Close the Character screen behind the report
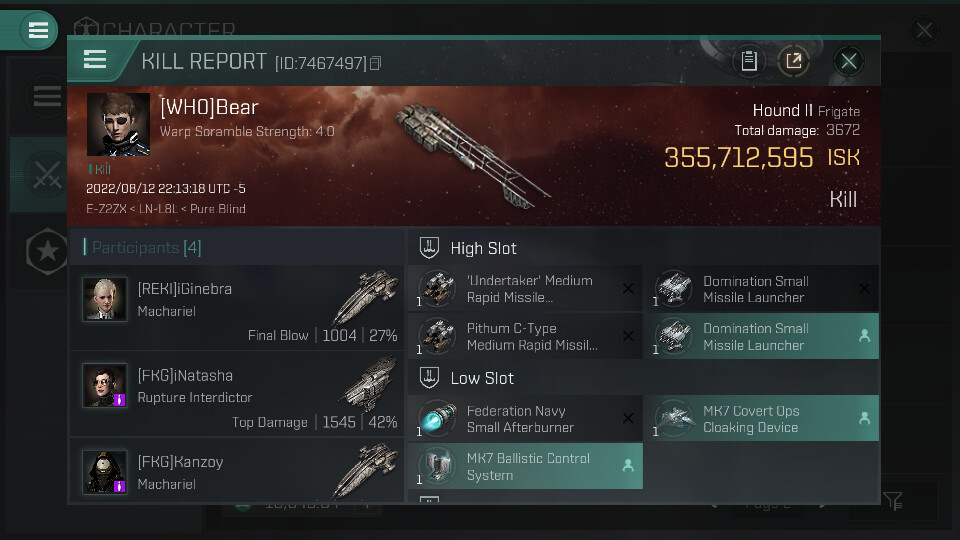This screenshot has height=540, width=960. (x=924, y=31)
